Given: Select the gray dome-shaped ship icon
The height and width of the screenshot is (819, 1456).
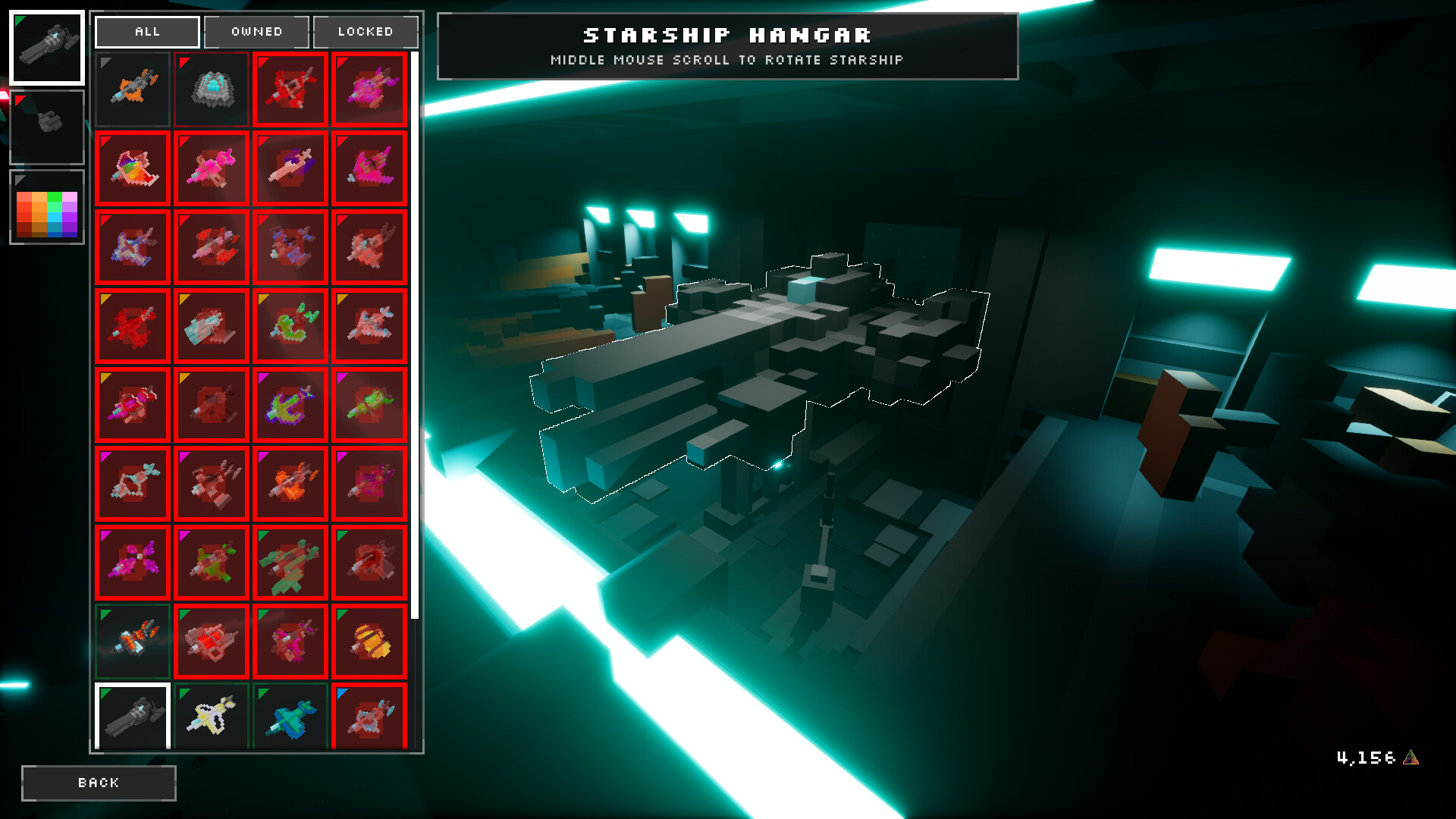Looking at the screenshot, I should [x=212, y=89].
